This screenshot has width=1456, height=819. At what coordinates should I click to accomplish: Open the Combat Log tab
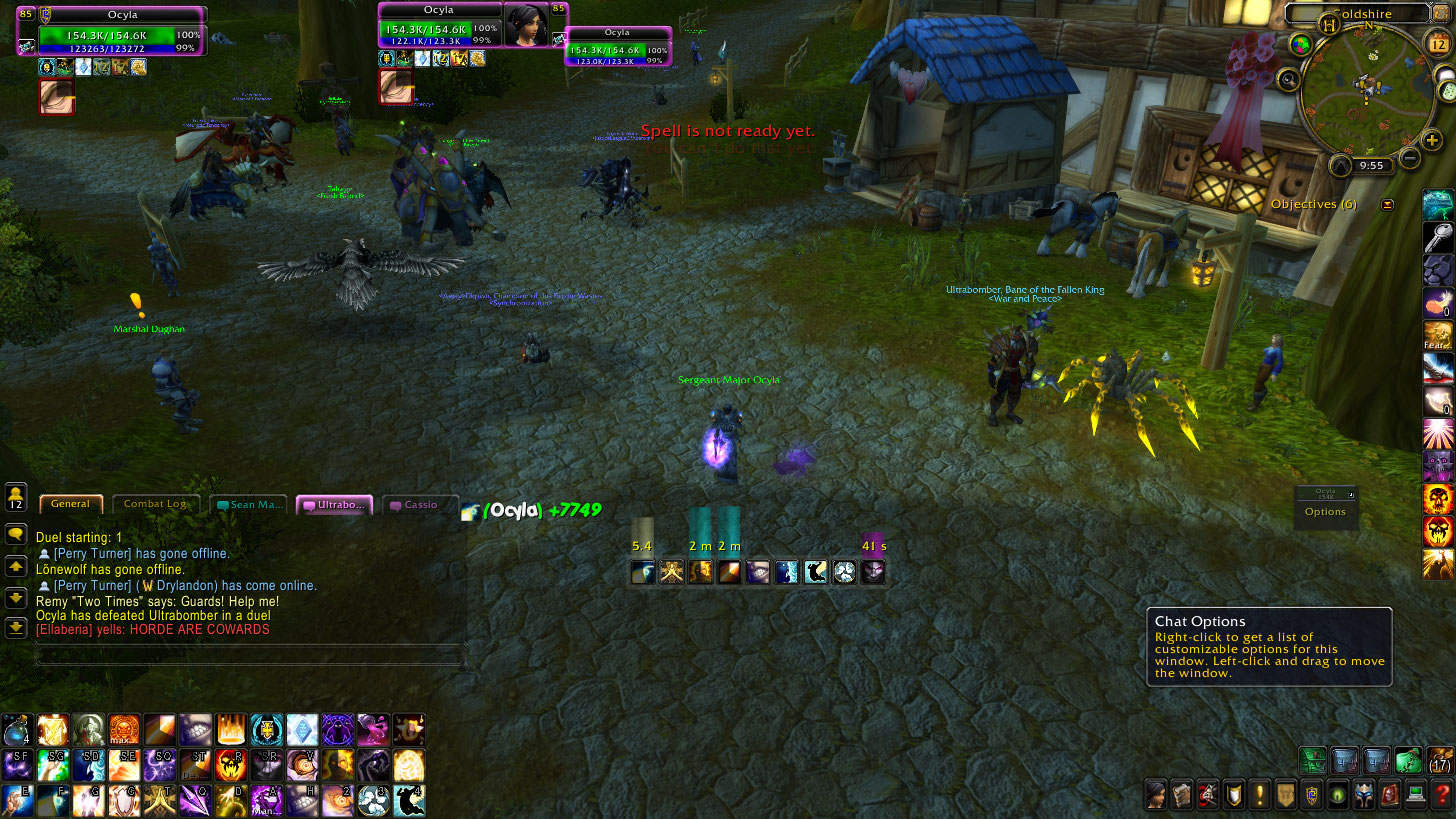[155, 504]
